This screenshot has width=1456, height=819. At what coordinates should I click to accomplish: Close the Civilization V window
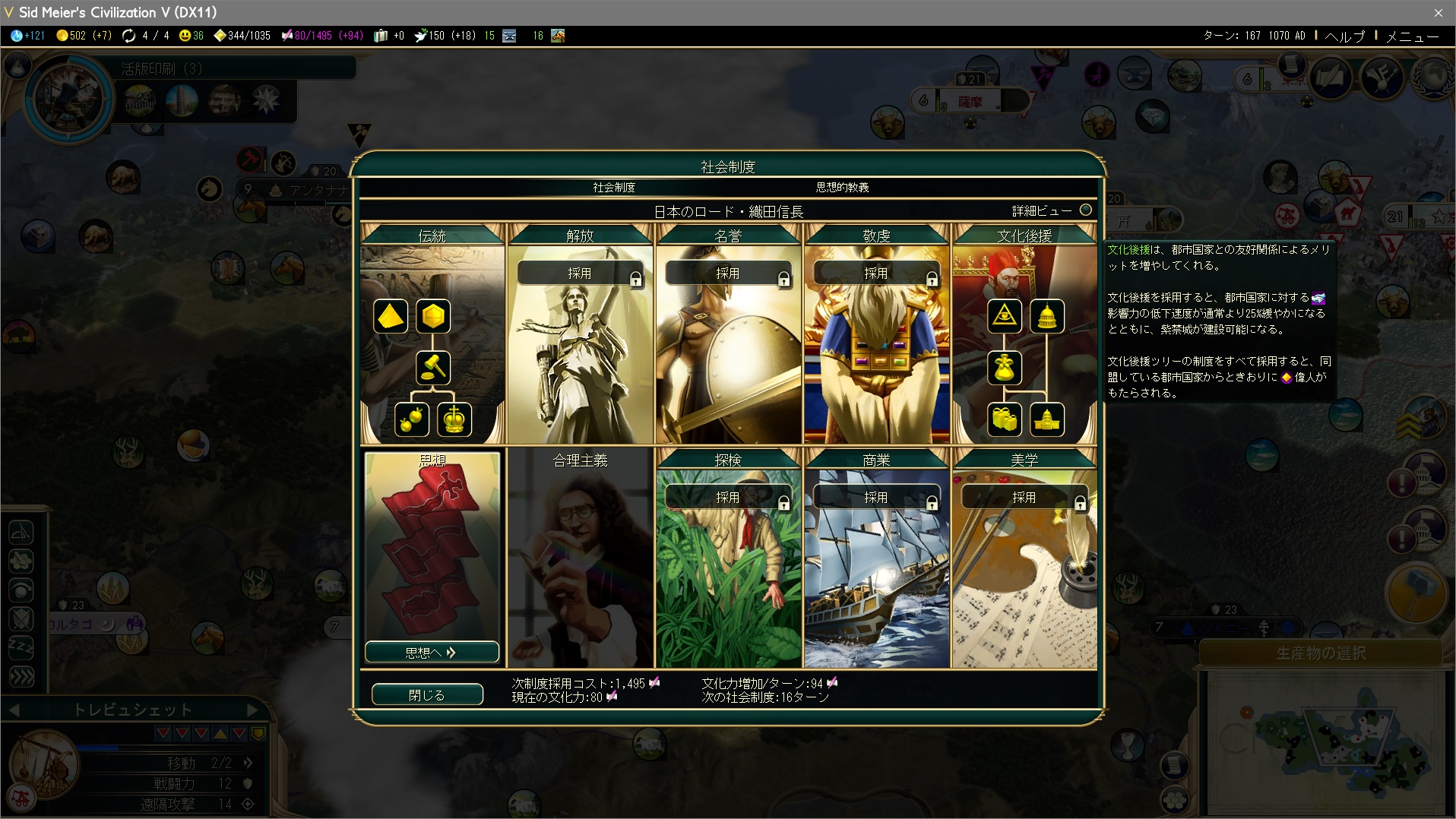click(x=1438, y=12)
